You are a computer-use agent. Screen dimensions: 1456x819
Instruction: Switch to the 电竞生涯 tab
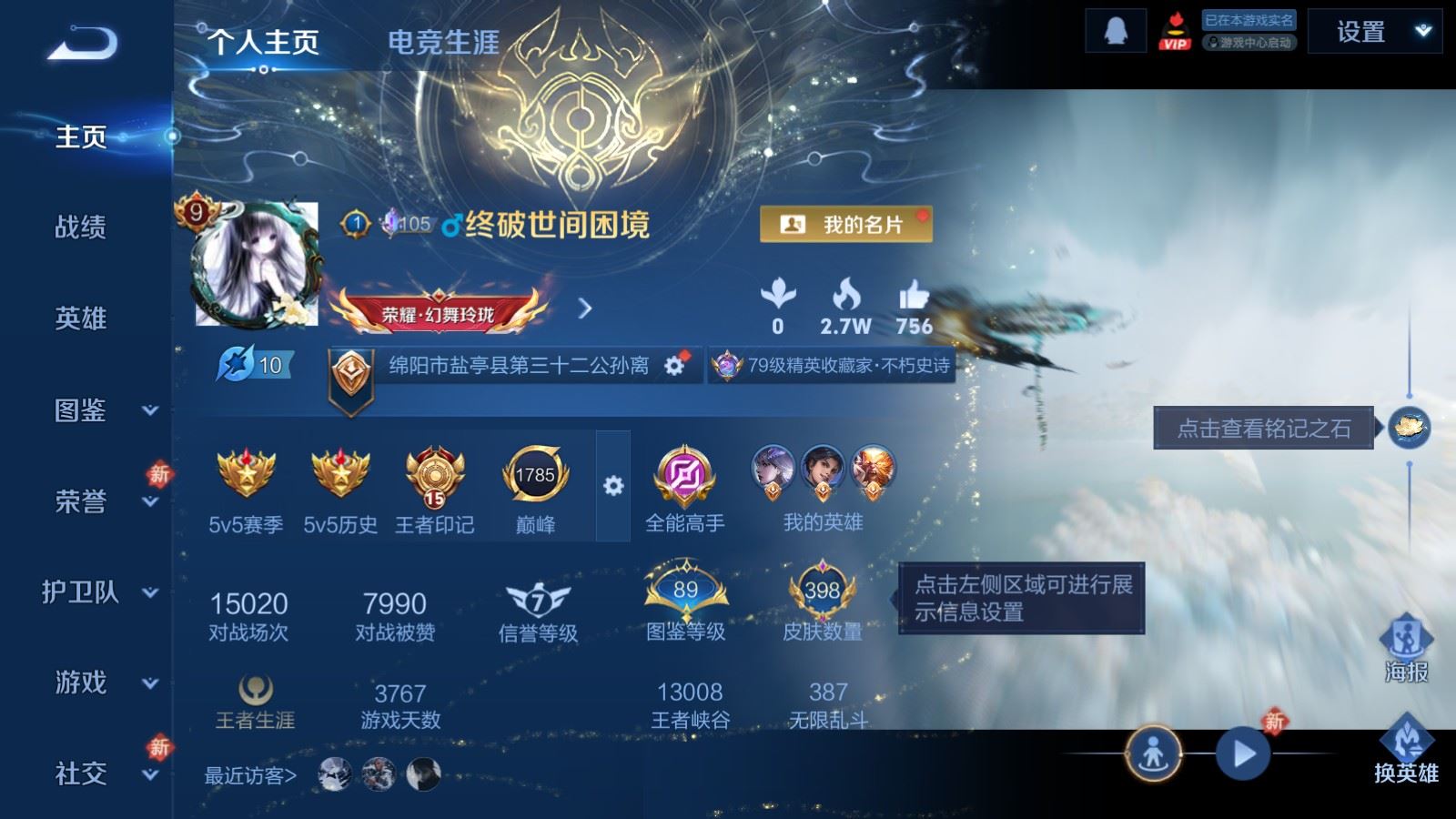(x=441, y=43)
